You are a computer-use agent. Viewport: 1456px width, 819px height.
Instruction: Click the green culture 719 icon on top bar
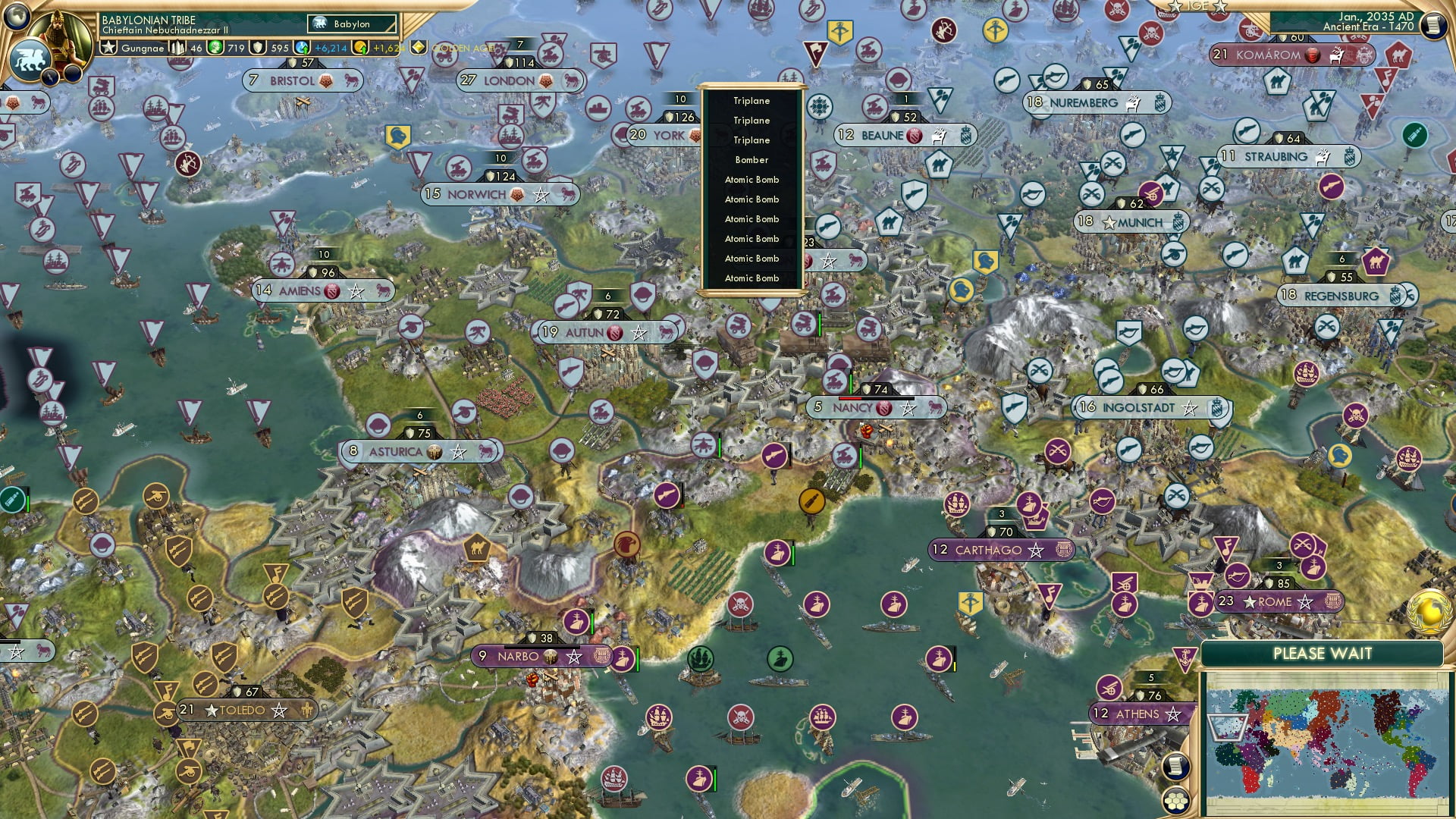tap(215, 47)
